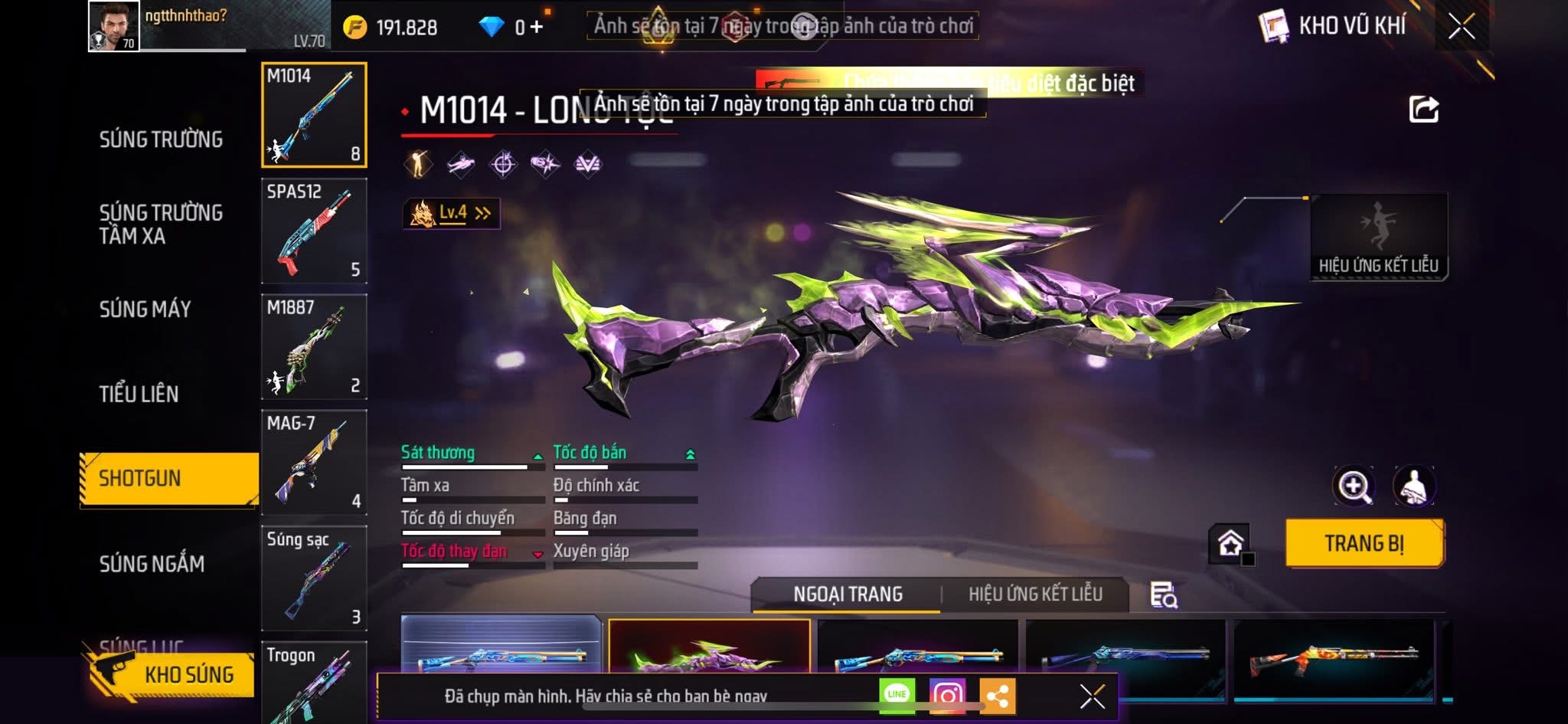This screenshot has width=1568, height=724.
Task: Switch to the NGOẠI TRANG tab
Action: pos(848,594)
